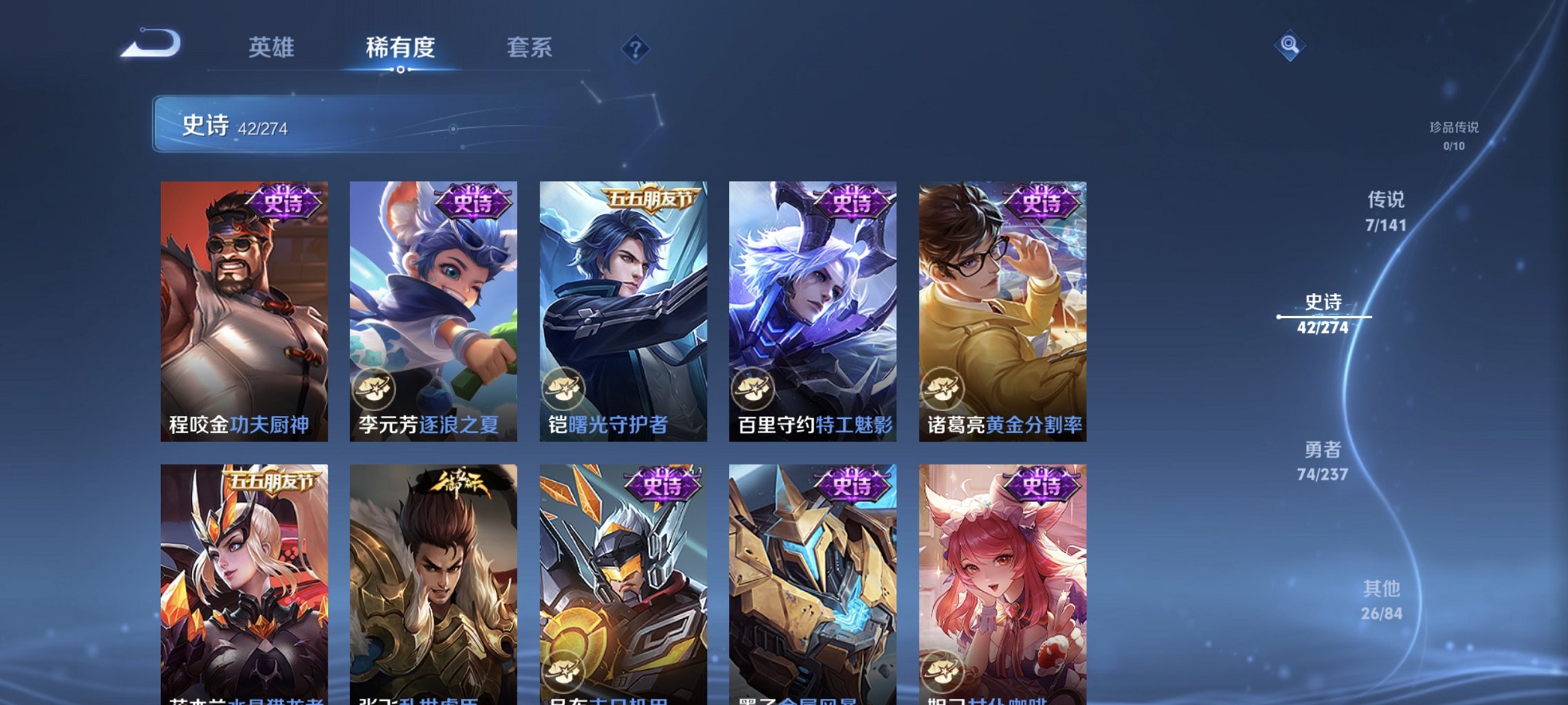
Task: Expand the 珍品传说 0/10 category
Action: 1455,135
